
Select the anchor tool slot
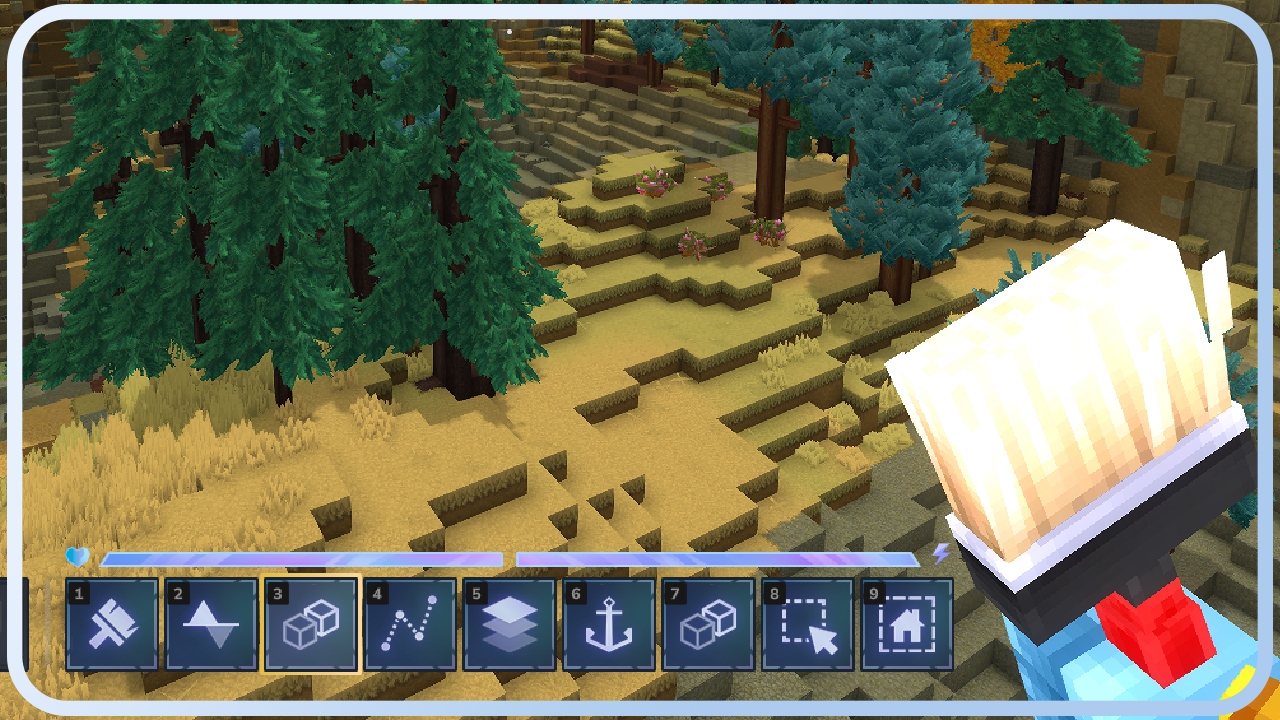pyautogui.click(x=609, y=625)
